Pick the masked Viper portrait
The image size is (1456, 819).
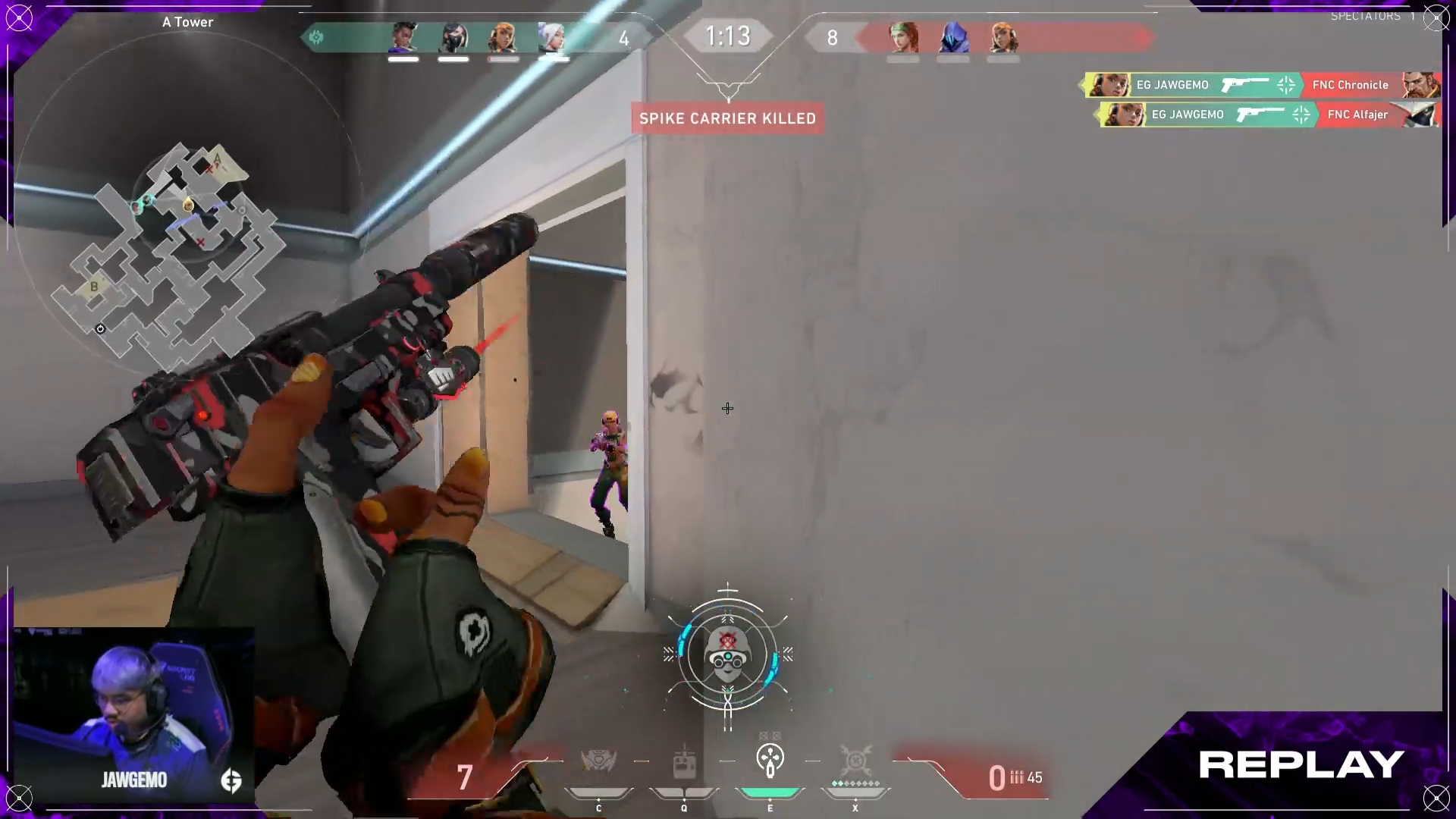453,38
